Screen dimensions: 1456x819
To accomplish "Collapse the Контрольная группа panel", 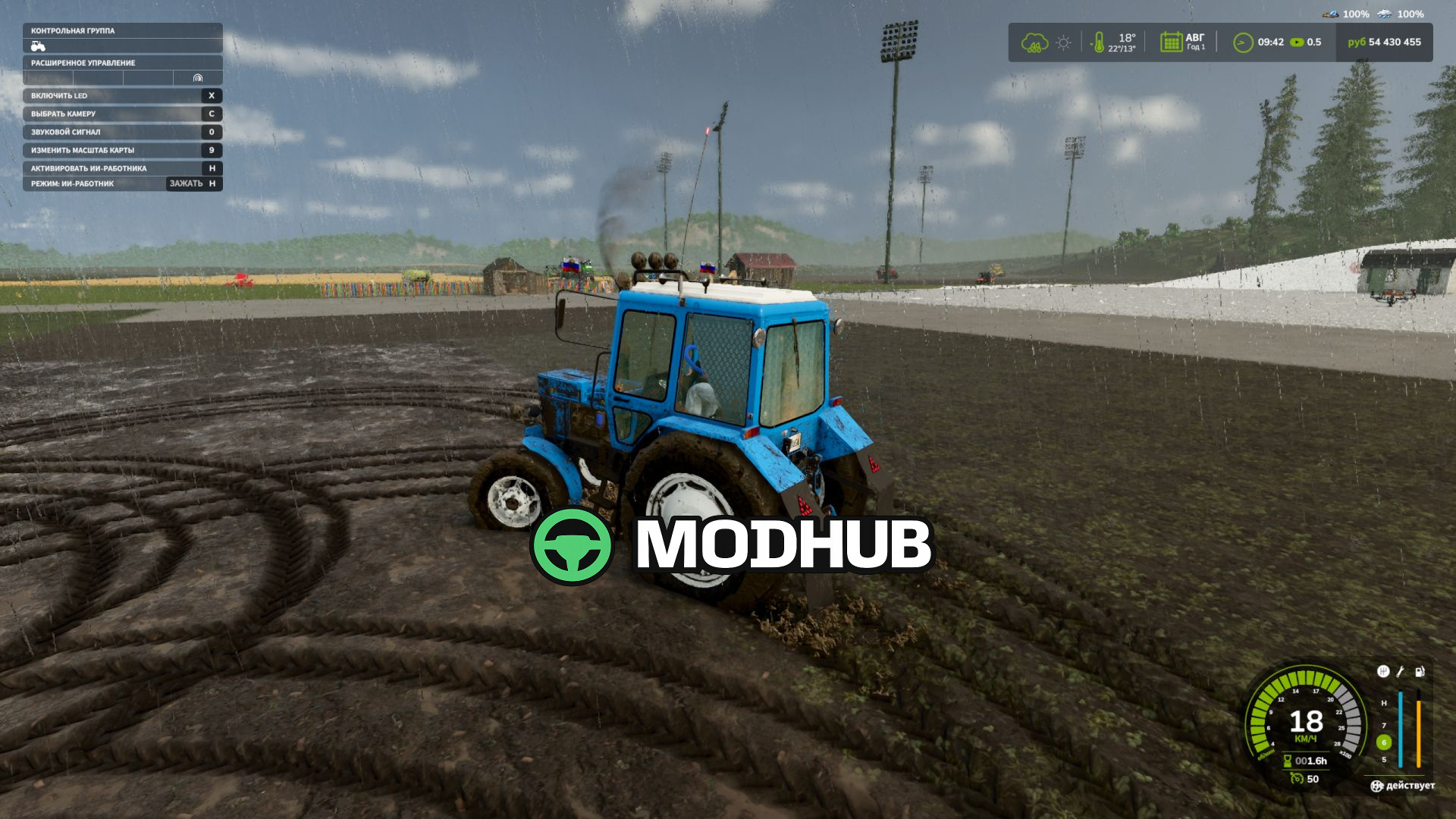I will coord(72,33).
